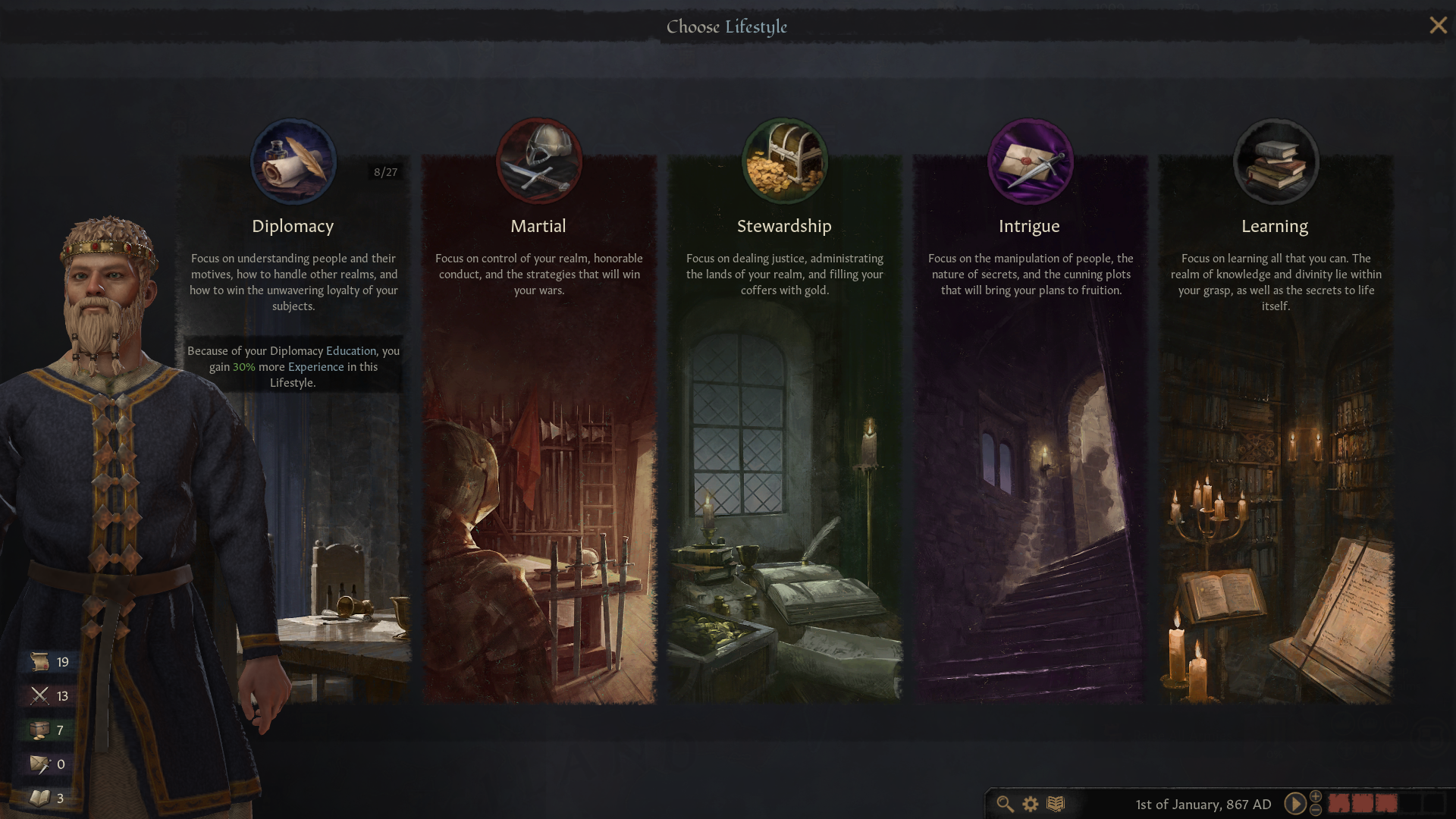Open the game settings gear
Image resolution: width=1456 pixels, height=819 pixels.
[1030, 805]
